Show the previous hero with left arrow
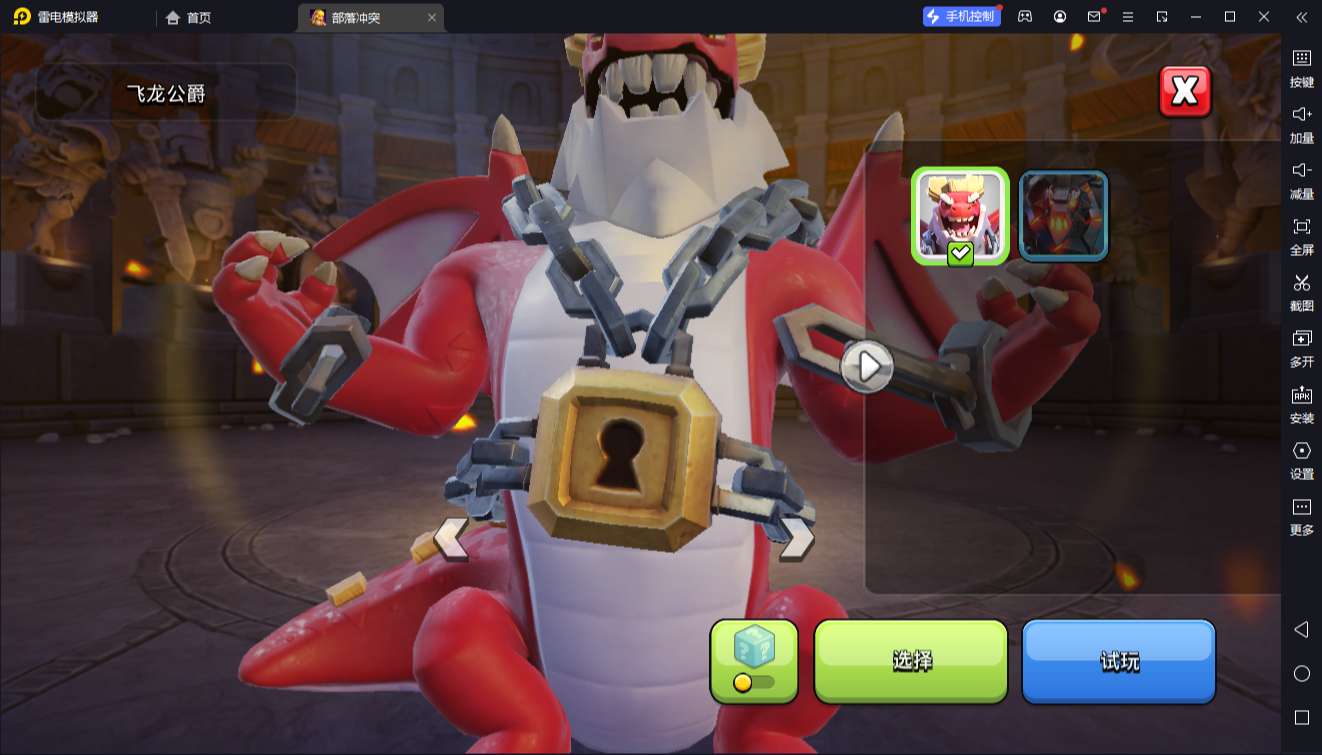 tap(451, 538)
